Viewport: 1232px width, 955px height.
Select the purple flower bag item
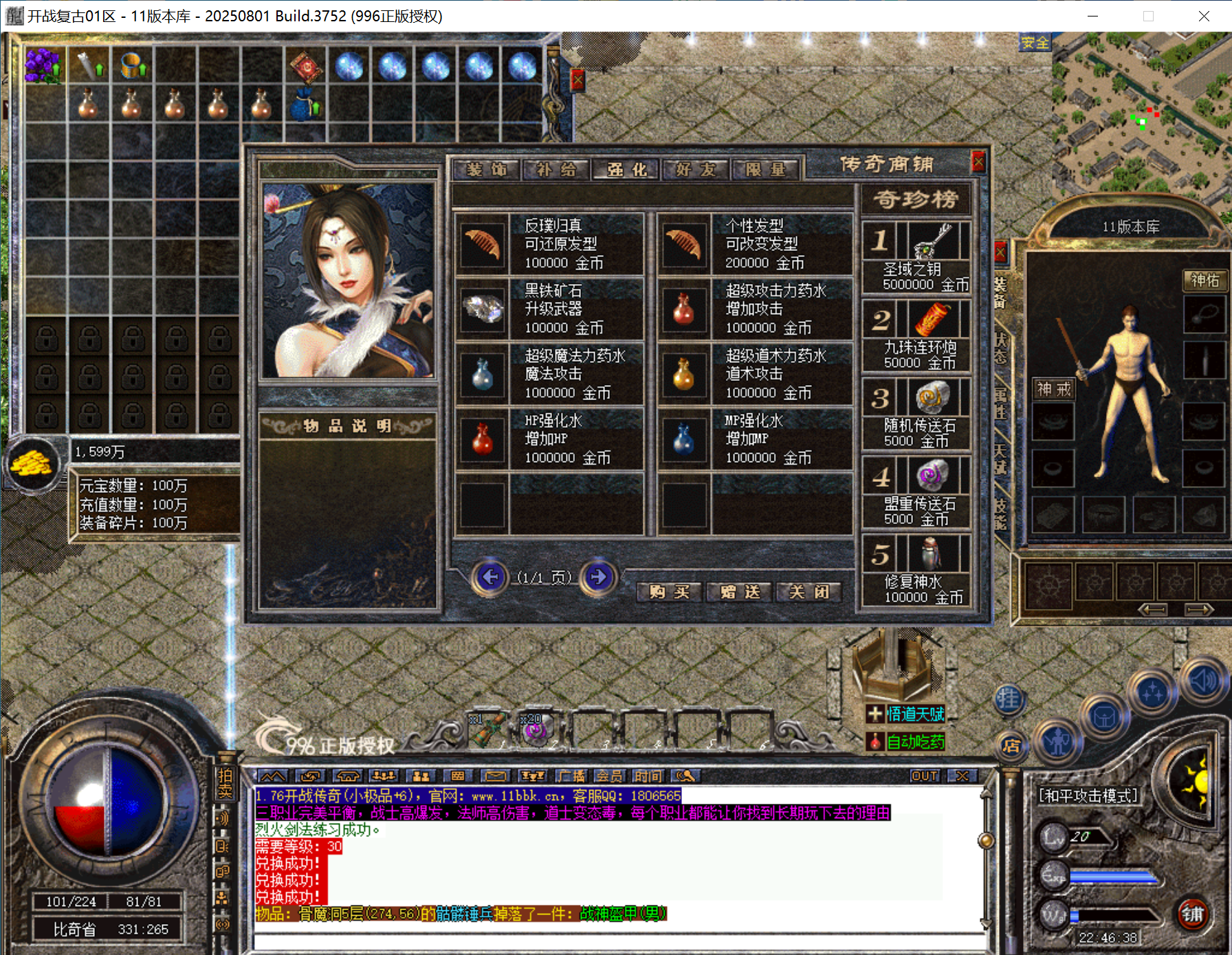(43, 65)
